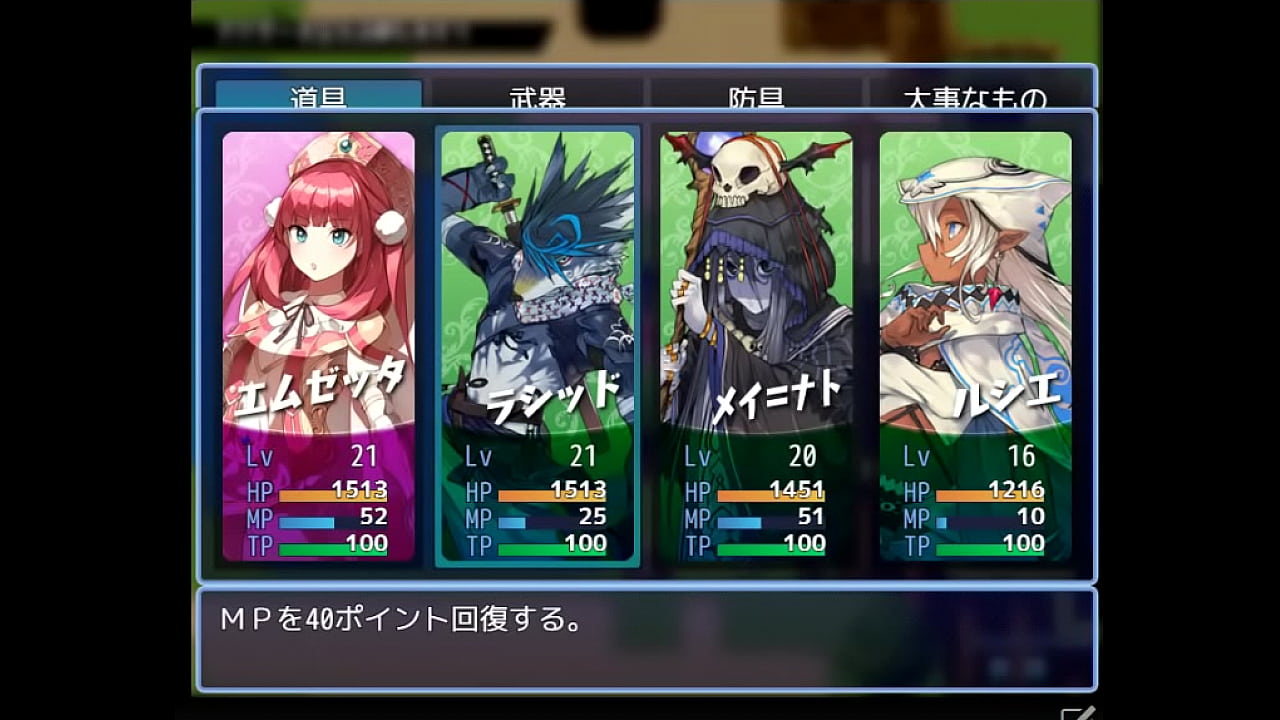Choose the エムゼッタ character card
1280x720 pixels.
318,346
